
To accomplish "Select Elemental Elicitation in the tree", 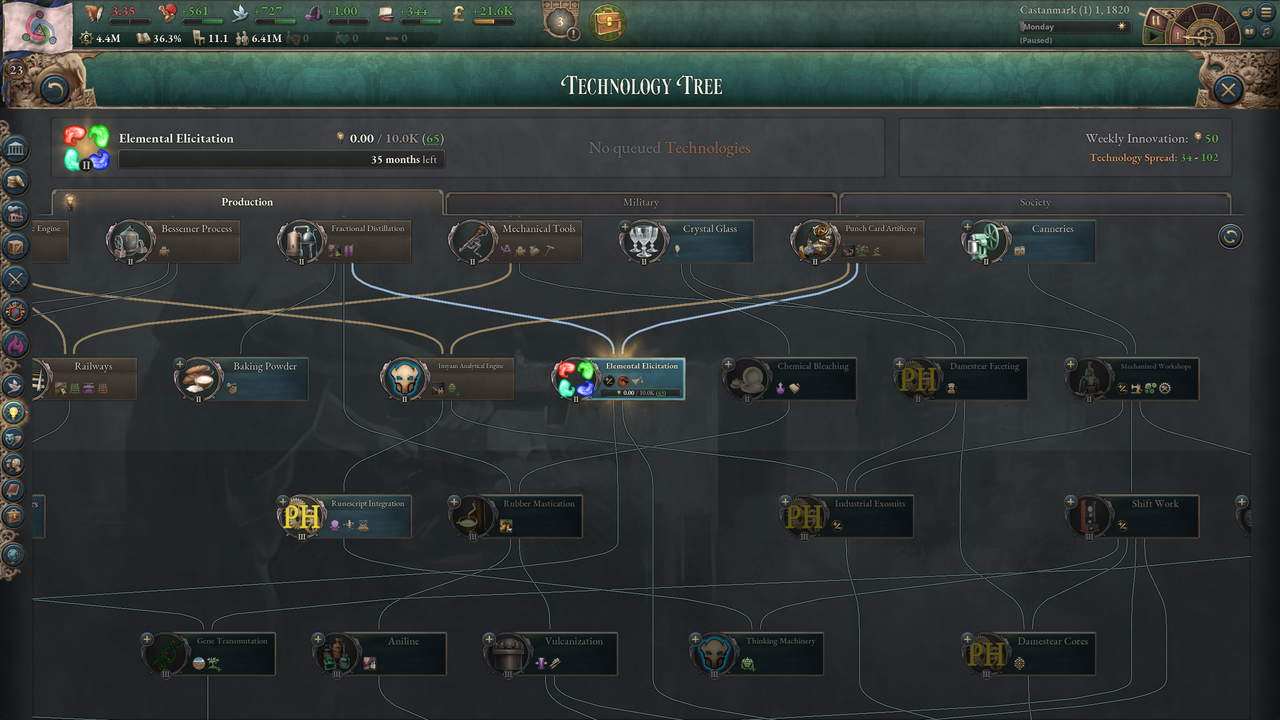I will click(620, 379).
